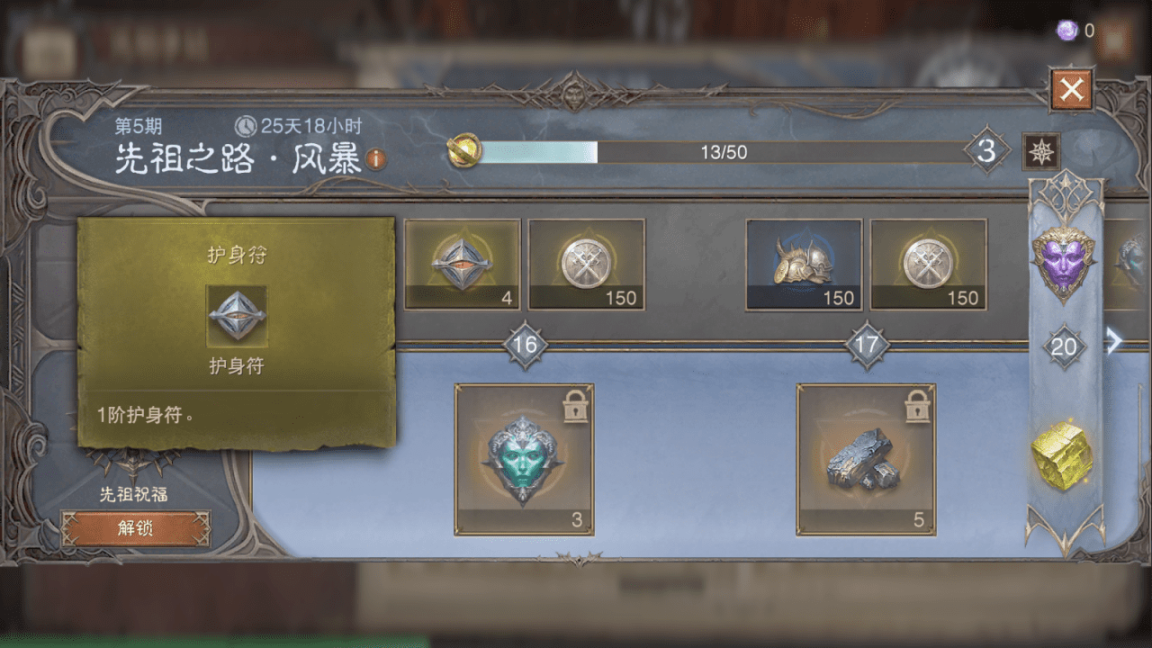This screenshot has width=1152, height=648.
Task: Select the amulet reward showing 4
Action: (462, 264)
